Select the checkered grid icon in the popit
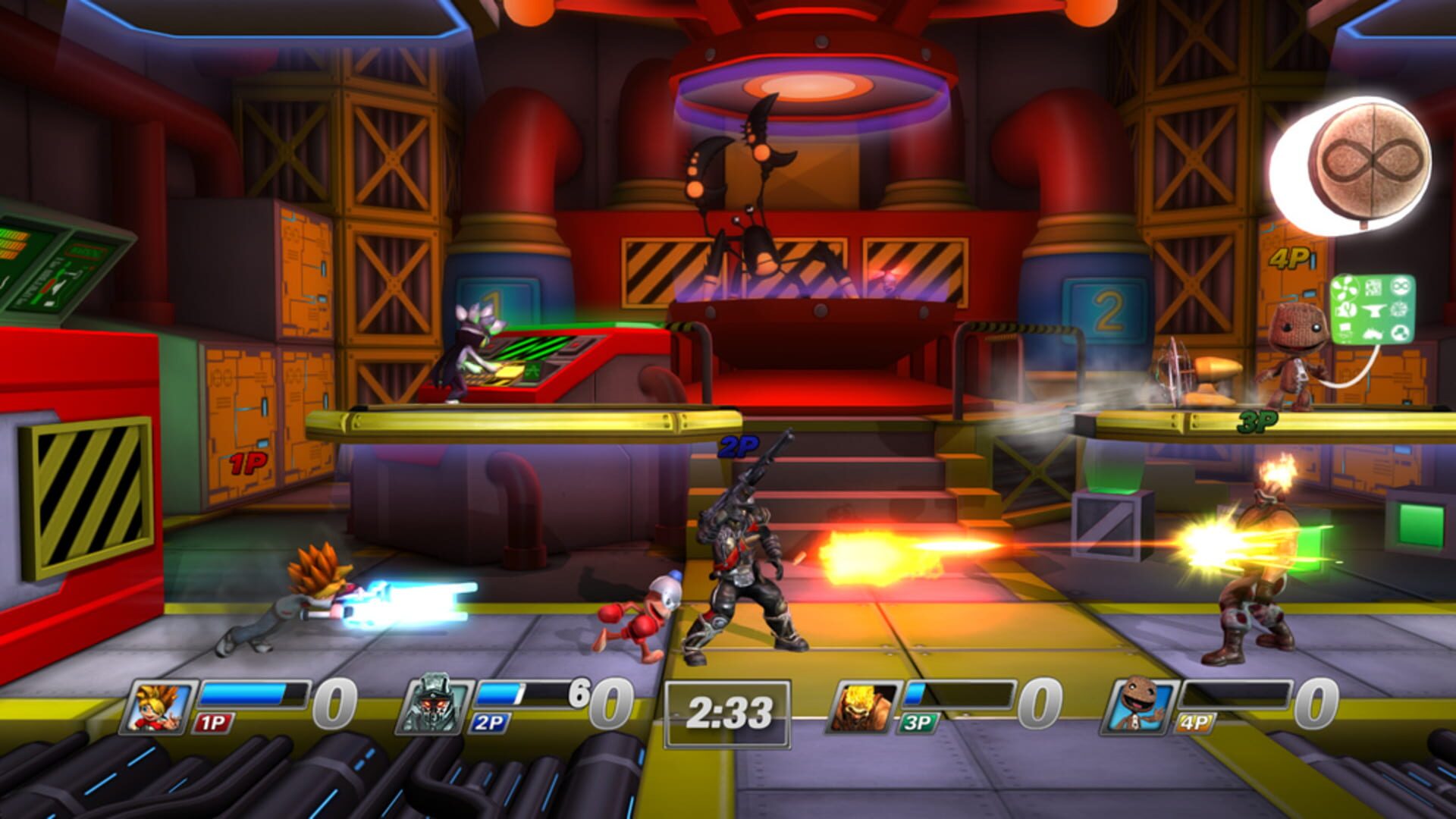Viewport: 1456px width, 819px height. [1374, 287]
